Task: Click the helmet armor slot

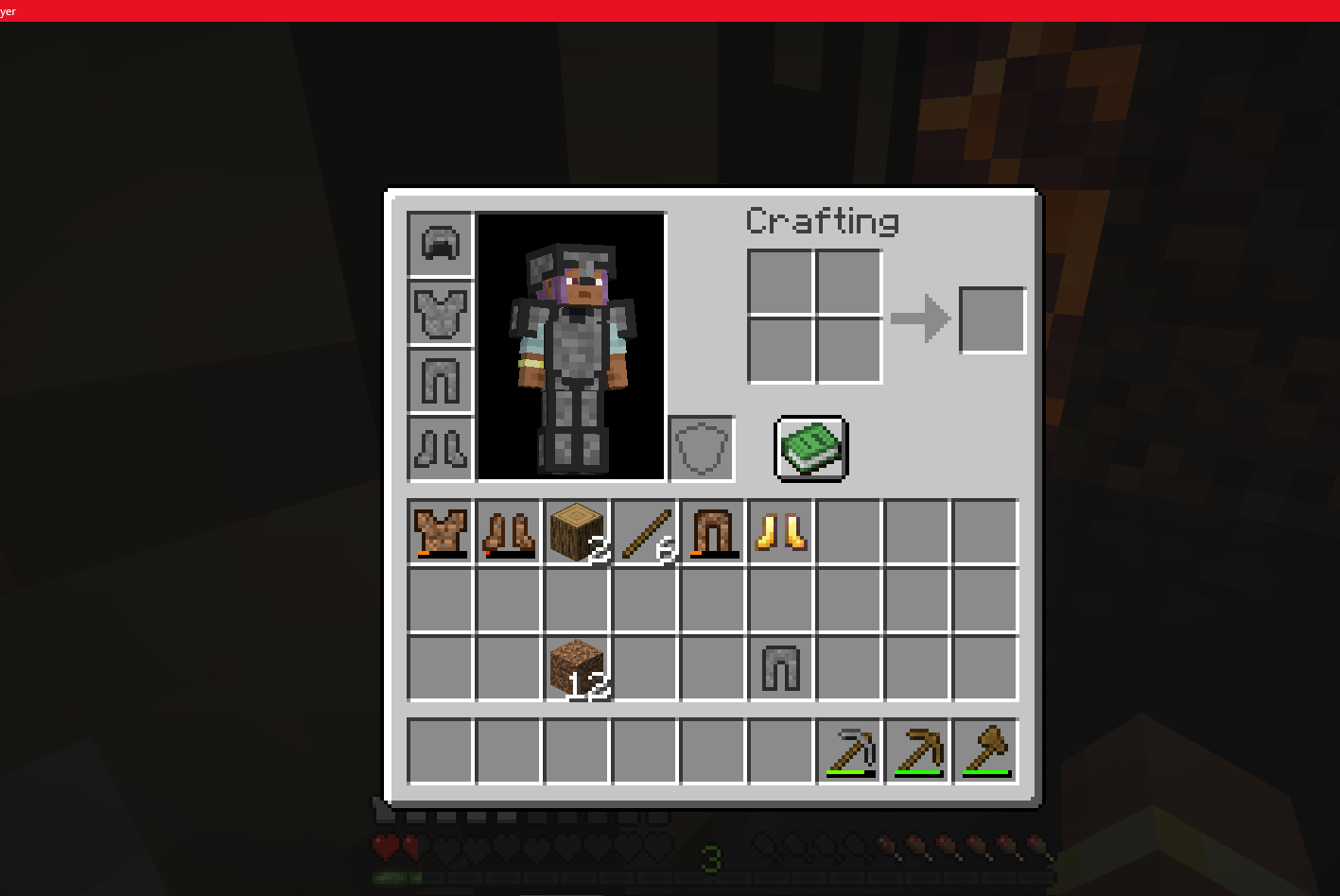Action: click(x=440, y=243)
